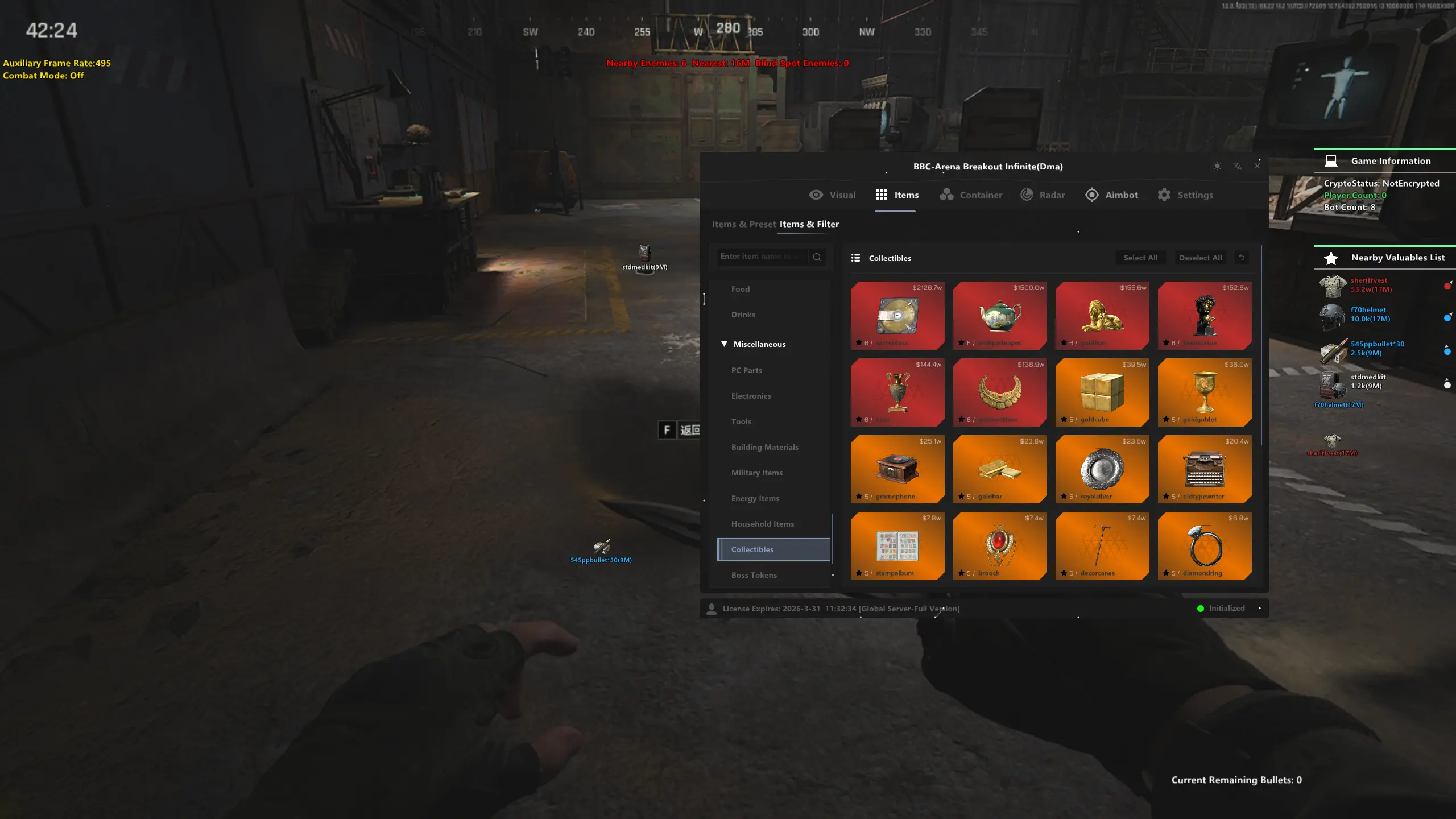Switch to the Visual tab
1456x819 pixels.
coord(832,195)
